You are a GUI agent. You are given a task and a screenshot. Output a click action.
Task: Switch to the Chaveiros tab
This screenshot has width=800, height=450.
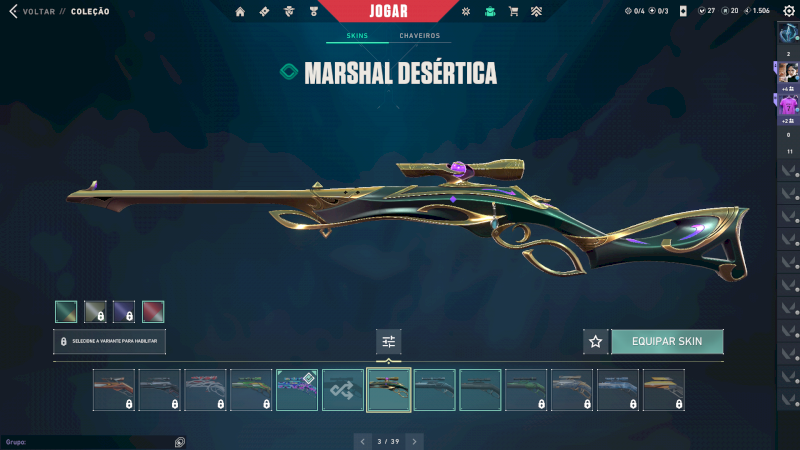[x=419, y=36]
